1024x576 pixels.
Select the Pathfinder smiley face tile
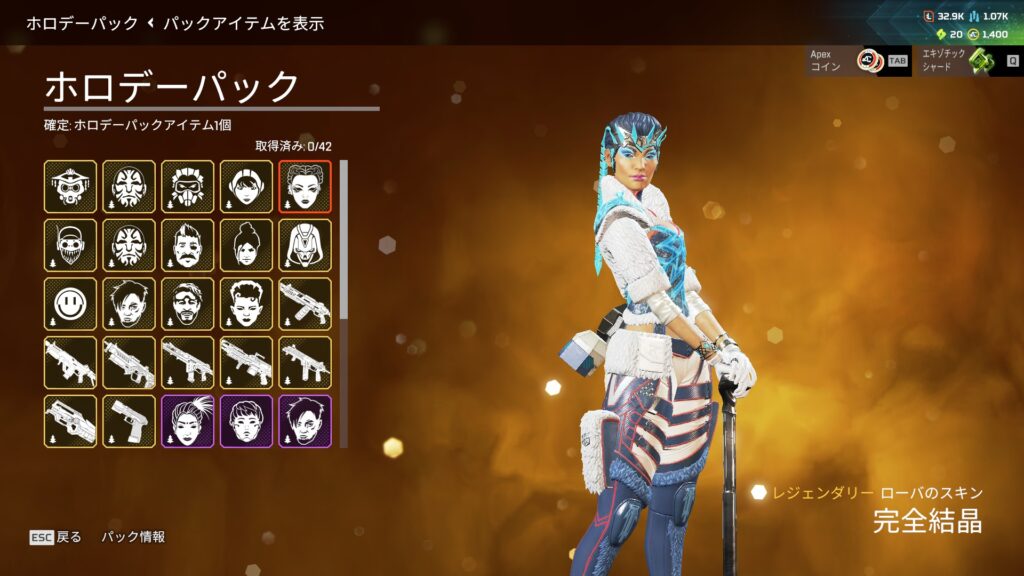tap(71, 304)
